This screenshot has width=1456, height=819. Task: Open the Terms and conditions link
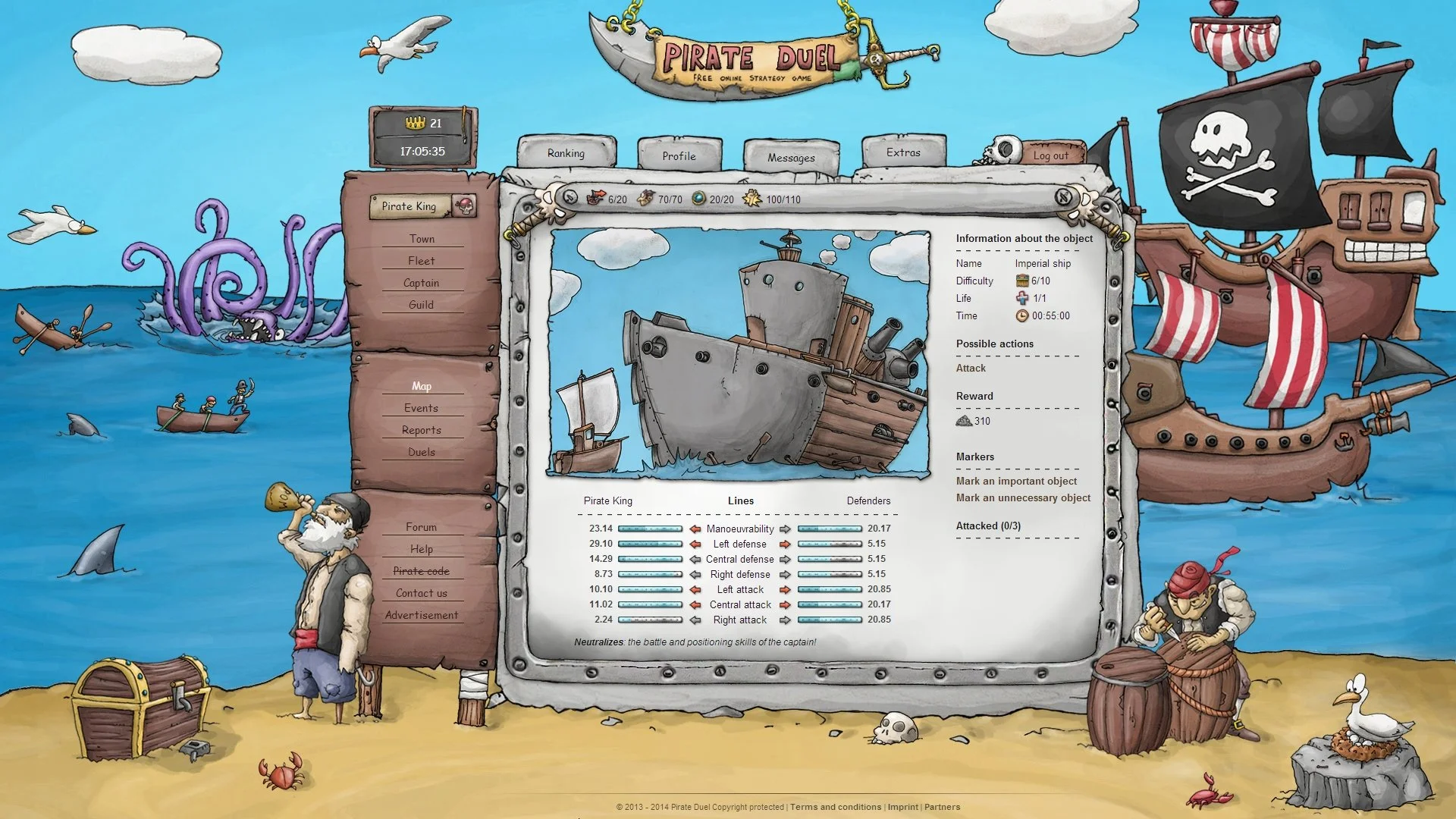[834, 807]
